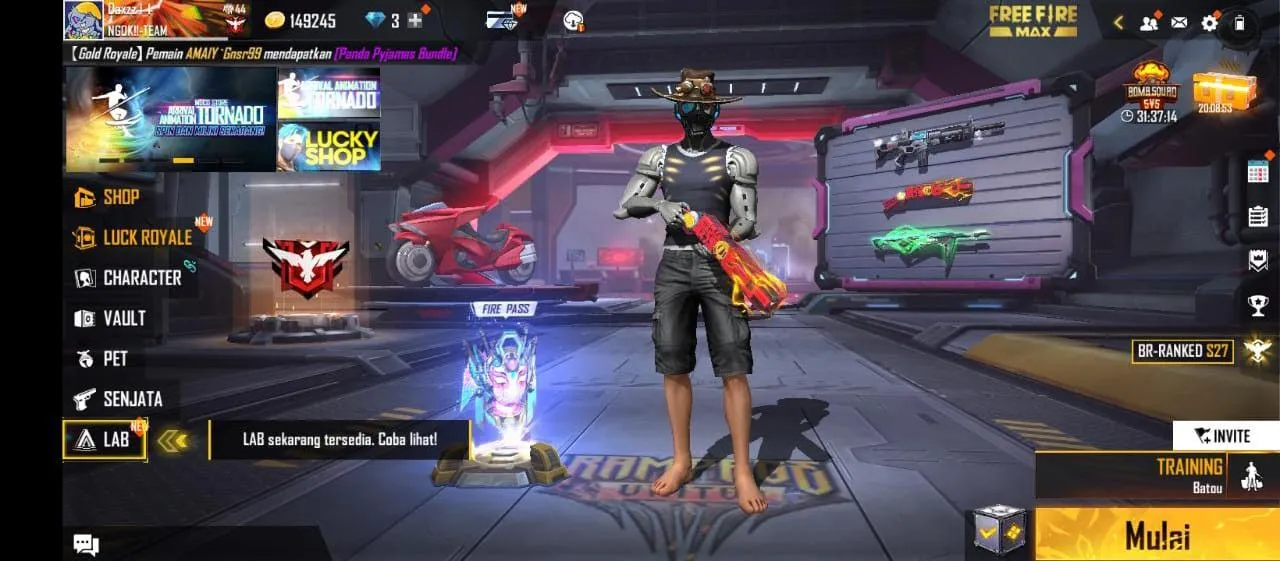Open the LAB menu entry
Viewport: 1280px width, 561px height.
tap(104, 439)
